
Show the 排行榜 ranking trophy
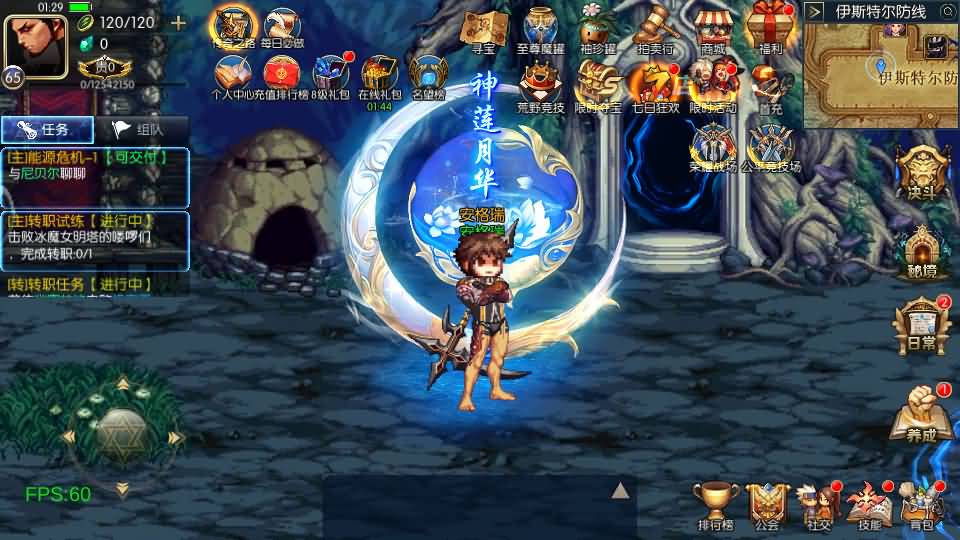715,504
